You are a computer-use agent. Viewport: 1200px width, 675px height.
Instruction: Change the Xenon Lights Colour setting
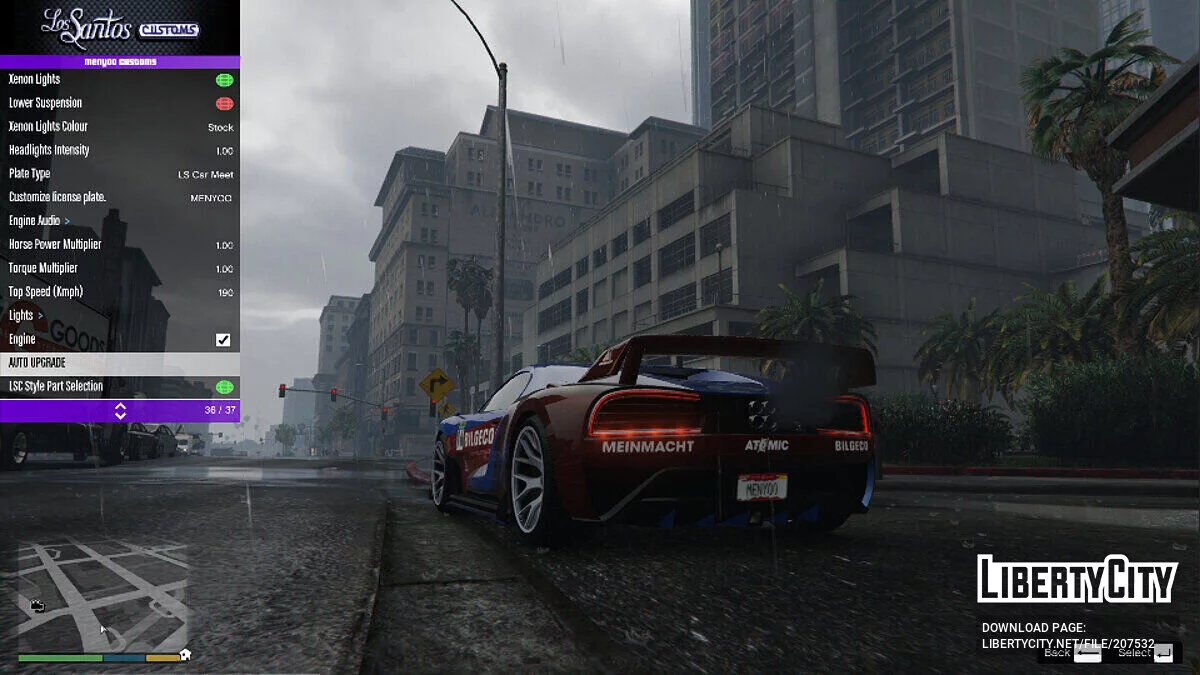120,127
